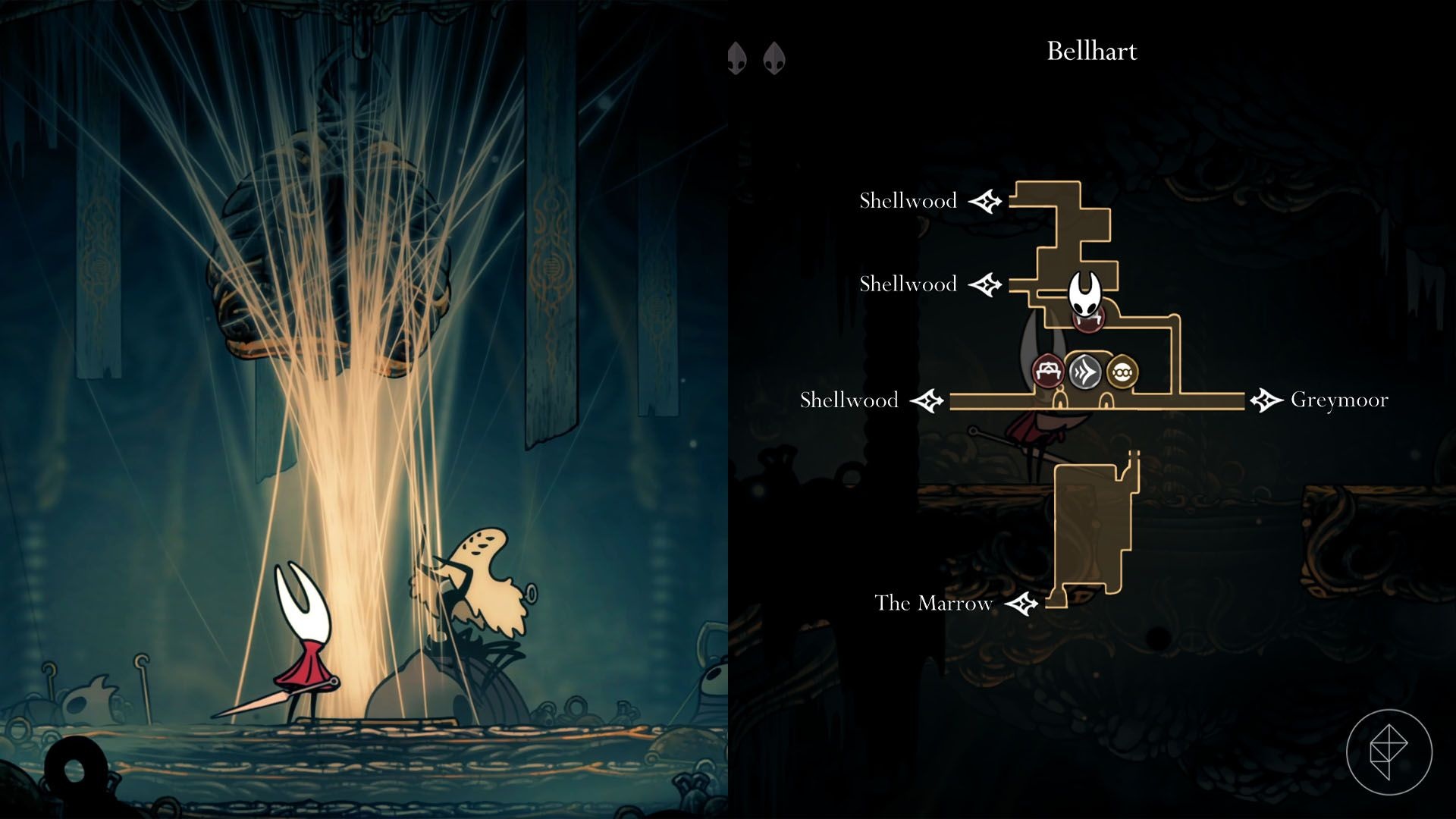Select Hornet's position marker on the map
This screenshot has height=819, width=1456.
tap(1085, 293)
